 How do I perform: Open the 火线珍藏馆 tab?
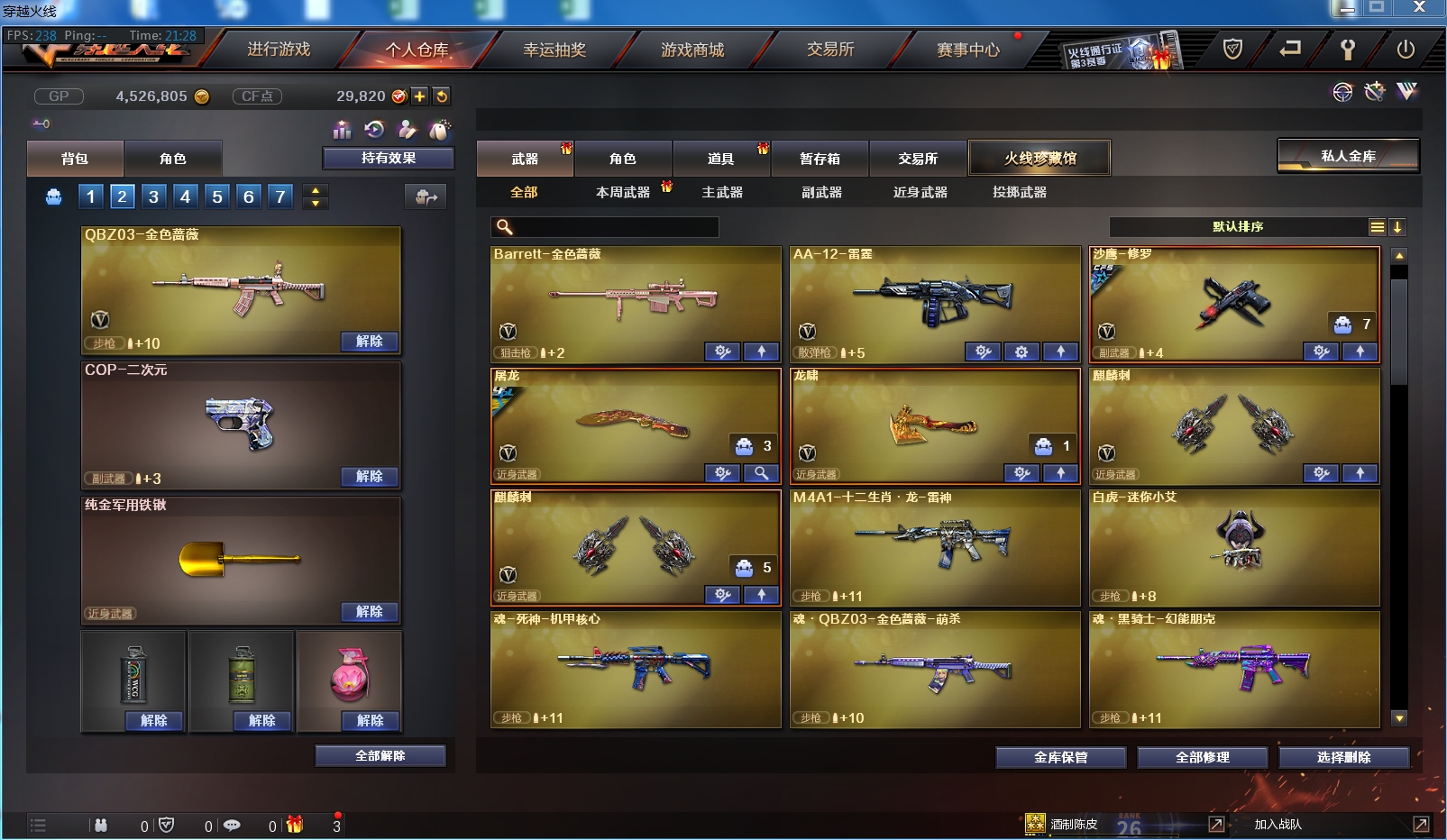coord(1039,157)
